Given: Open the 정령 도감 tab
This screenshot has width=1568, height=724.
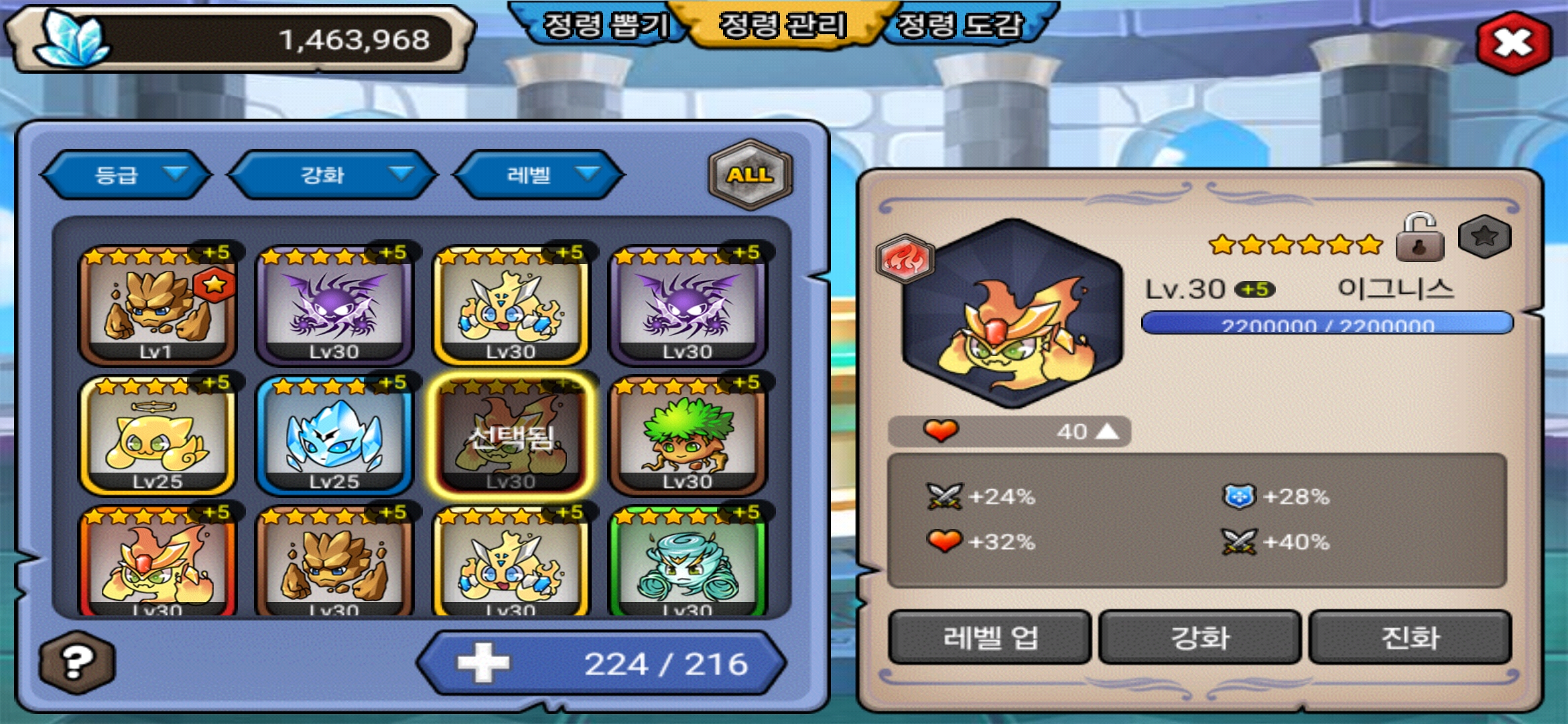Looking at the screenshot, I should point(960,25).
